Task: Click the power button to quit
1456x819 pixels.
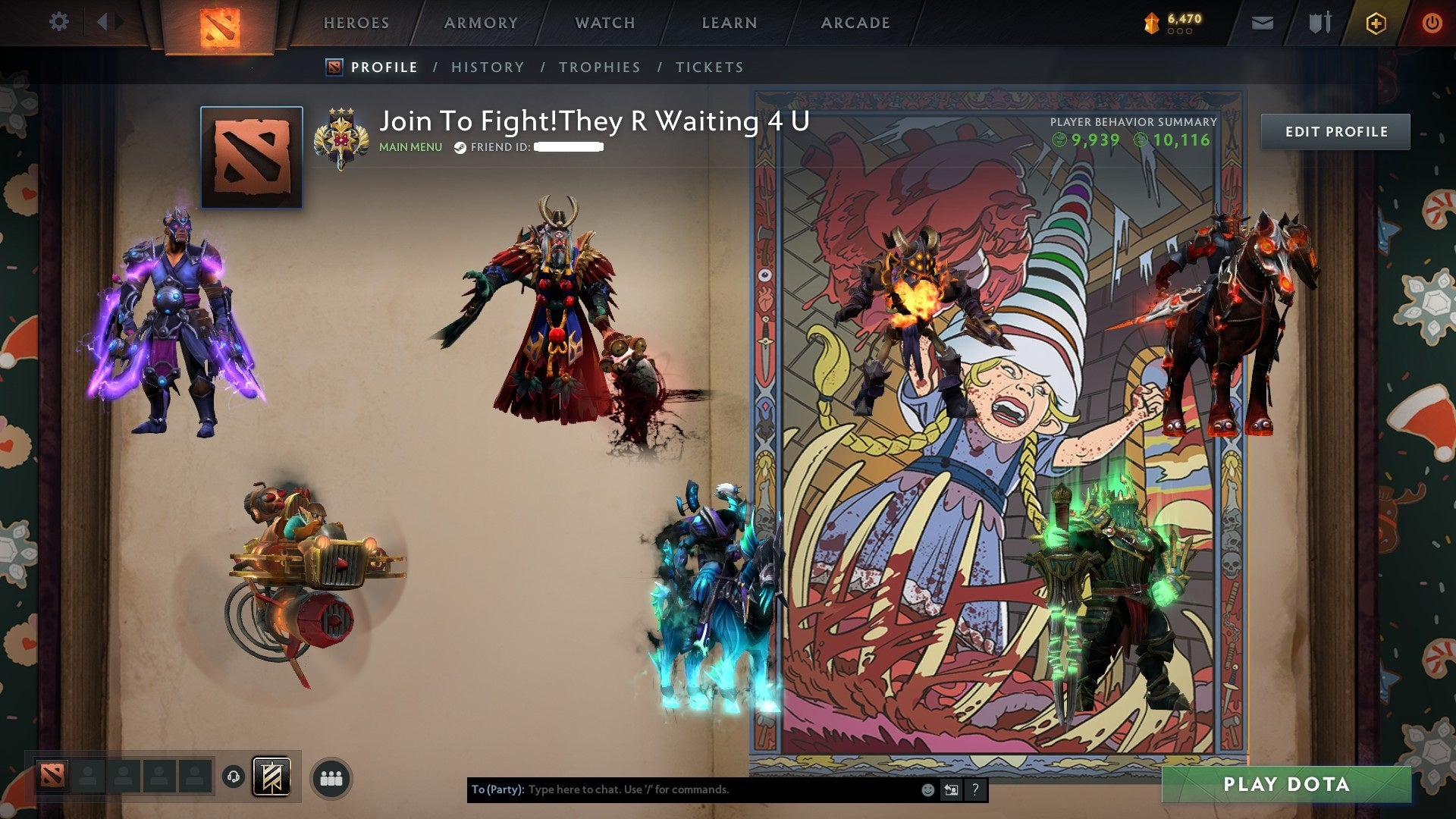Action: click(x=1431, y=23)
